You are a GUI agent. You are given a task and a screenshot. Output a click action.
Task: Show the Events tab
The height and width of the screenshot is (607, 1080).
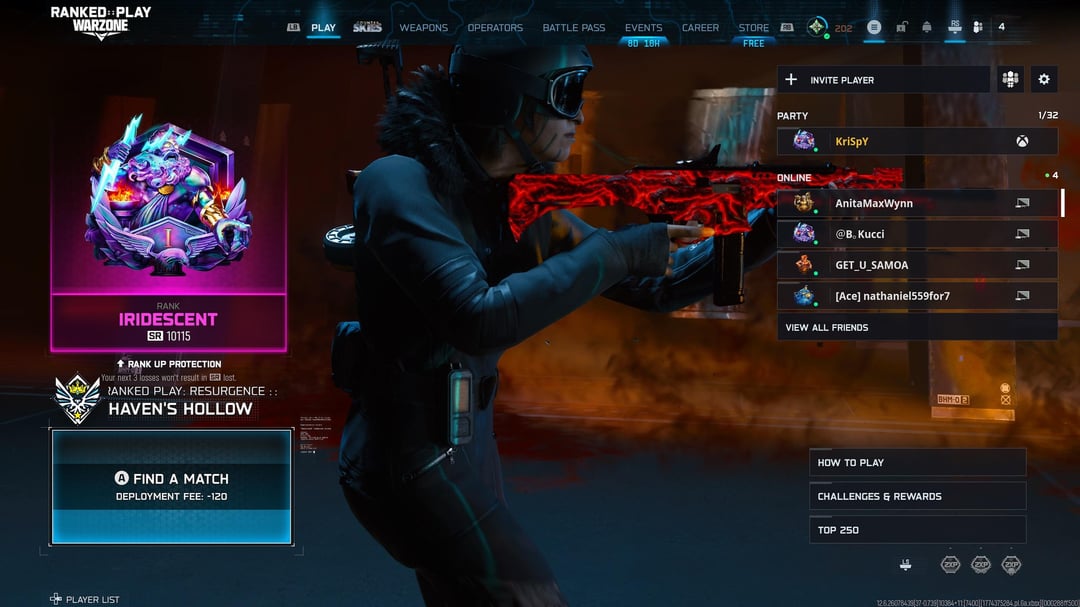tap(643, 28)
